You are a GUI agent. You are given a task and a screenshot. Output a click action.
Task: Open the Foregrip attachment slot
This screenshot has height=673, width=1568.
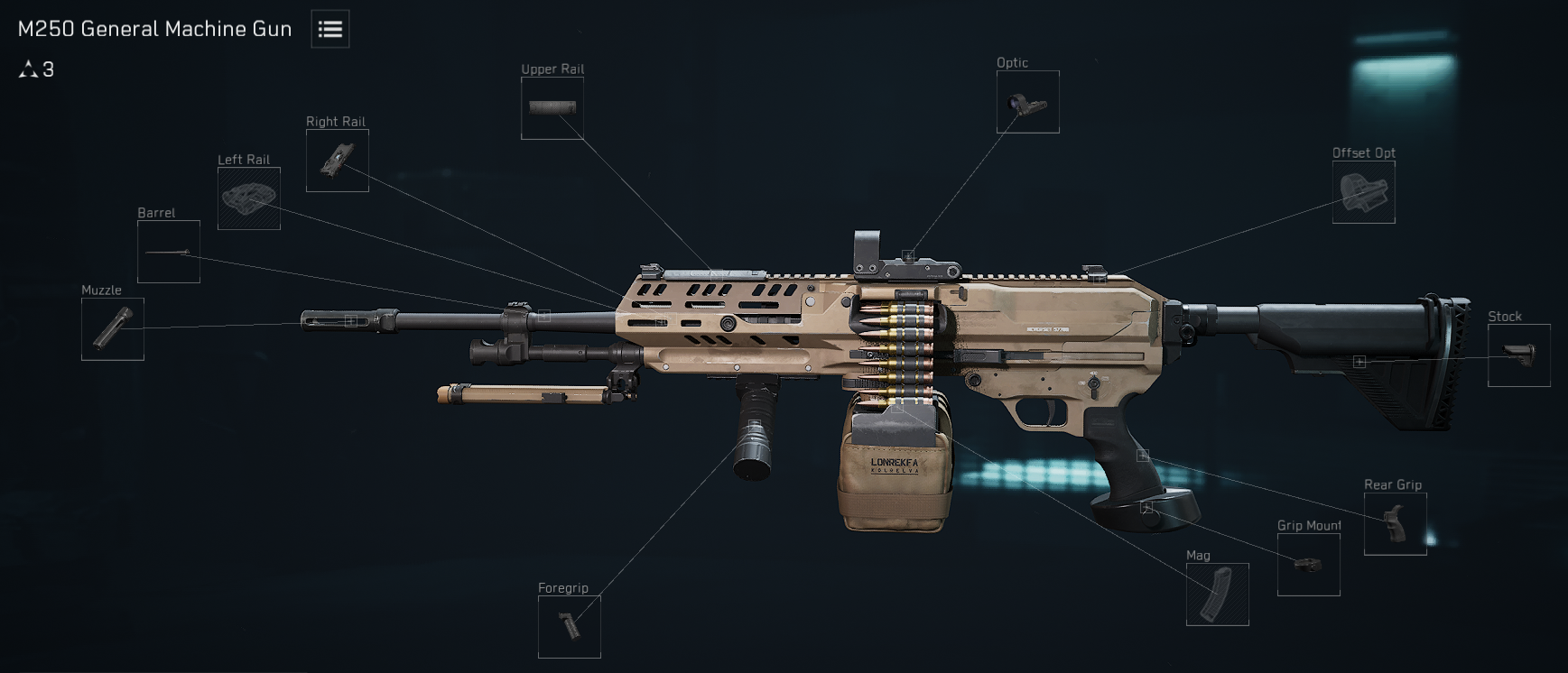pos(570,627)
